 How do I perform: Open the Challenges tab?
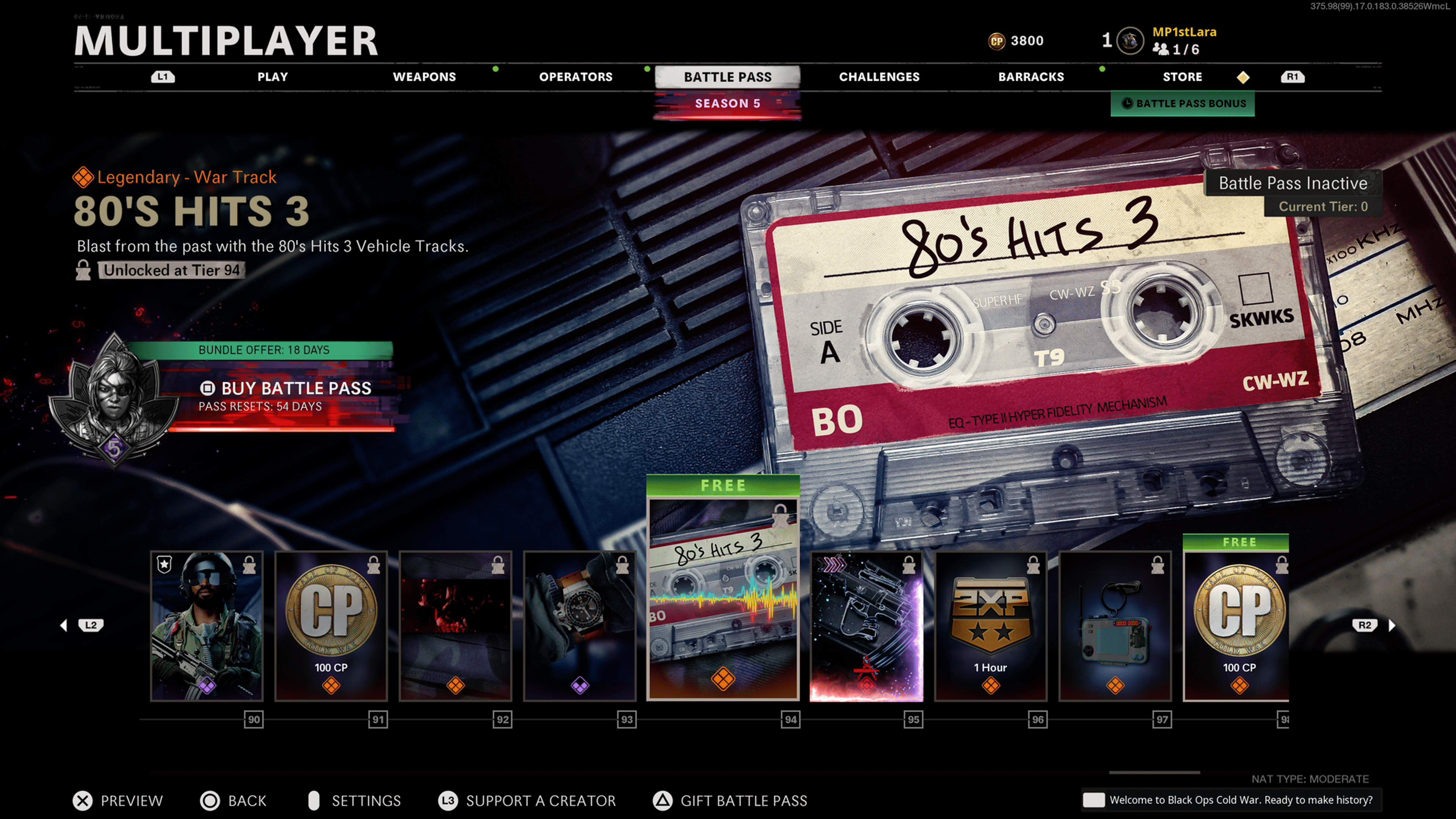[x=879, y=77]
